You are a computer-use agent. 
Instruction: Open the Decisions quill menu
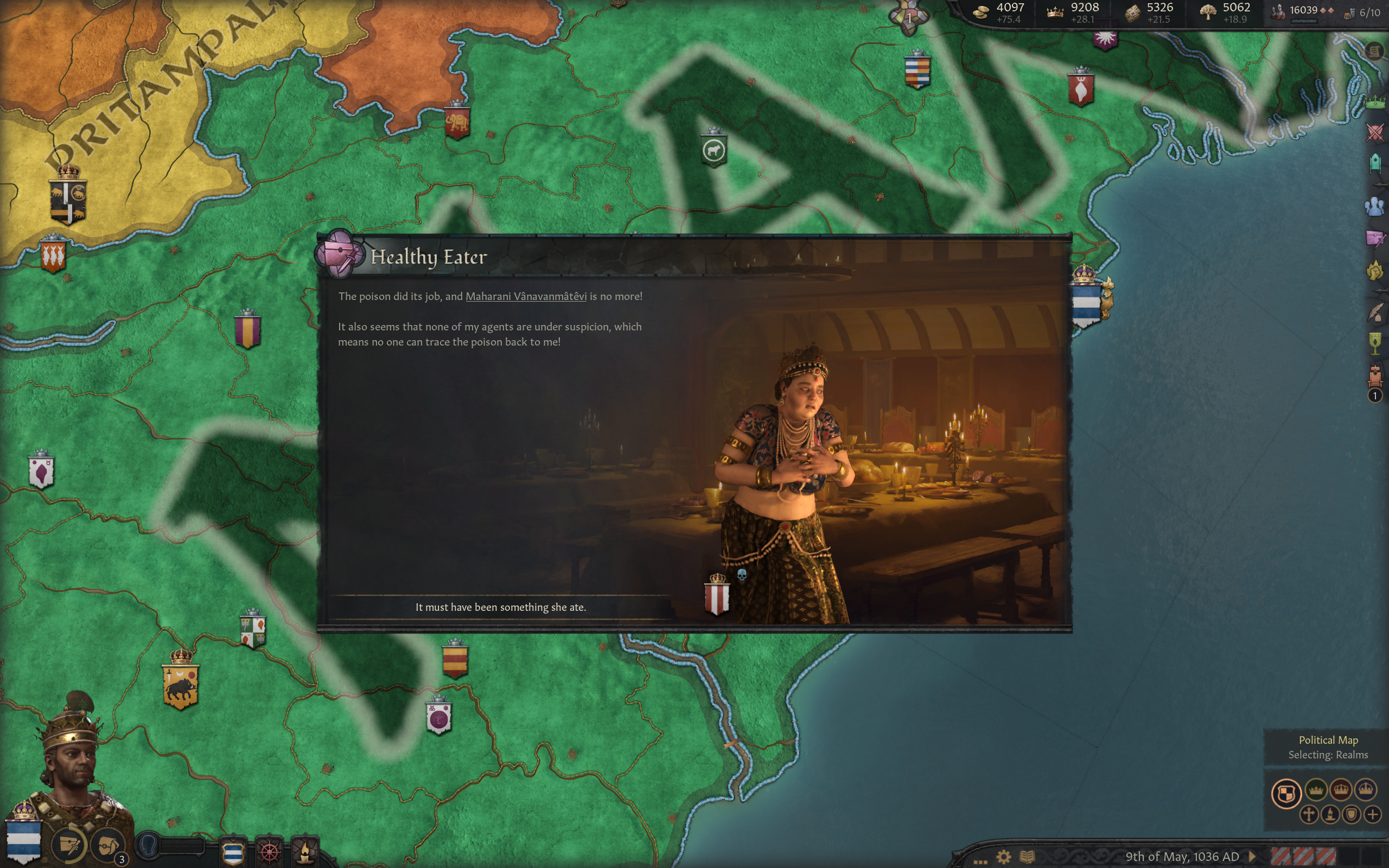[1375, 313]
